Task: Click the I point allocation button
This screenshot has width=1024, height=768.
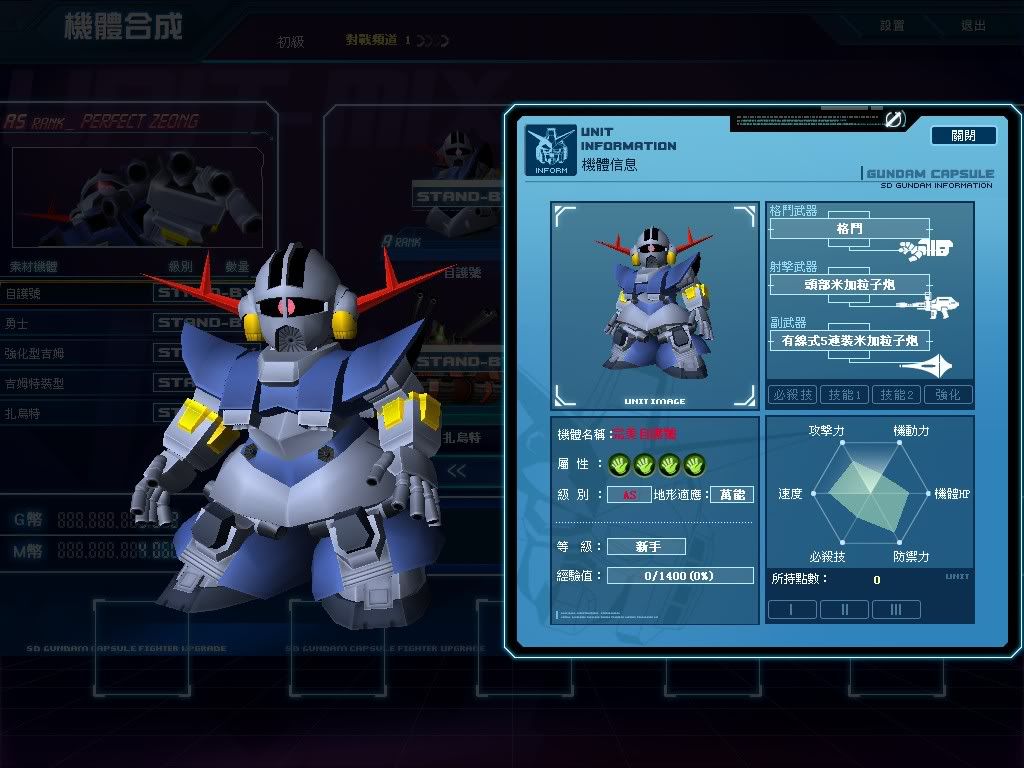Action: tap(792, 609)
